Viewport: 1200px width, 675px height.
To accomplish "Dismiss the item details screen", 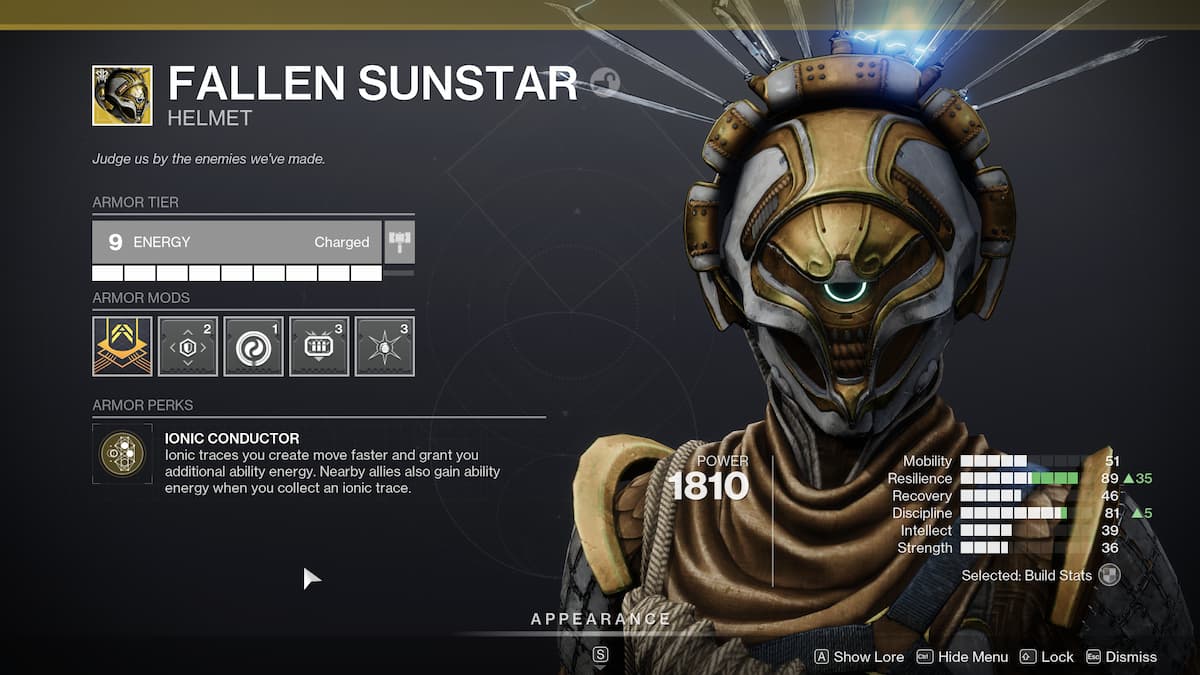I will (x=1121, y=657).
